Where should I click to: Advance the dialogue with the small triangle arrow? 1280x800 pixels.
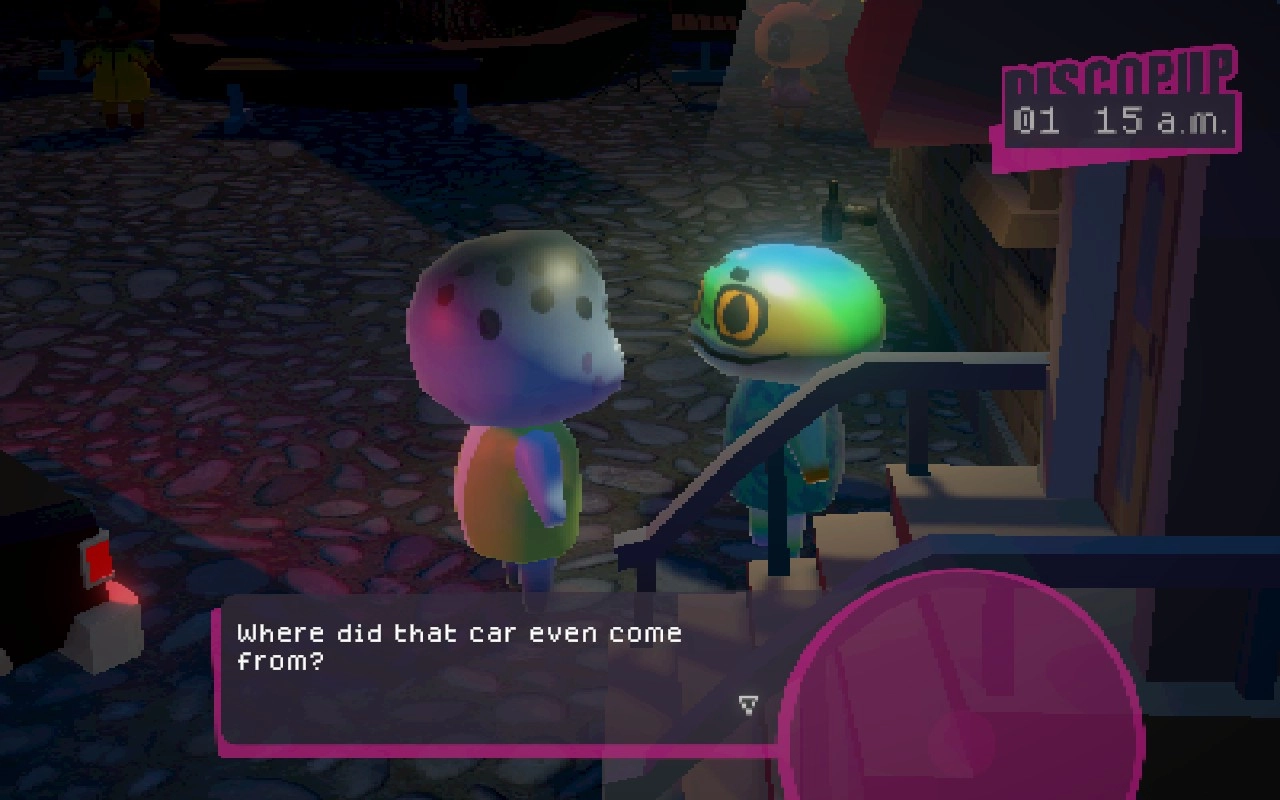click(x=748, y=705)
